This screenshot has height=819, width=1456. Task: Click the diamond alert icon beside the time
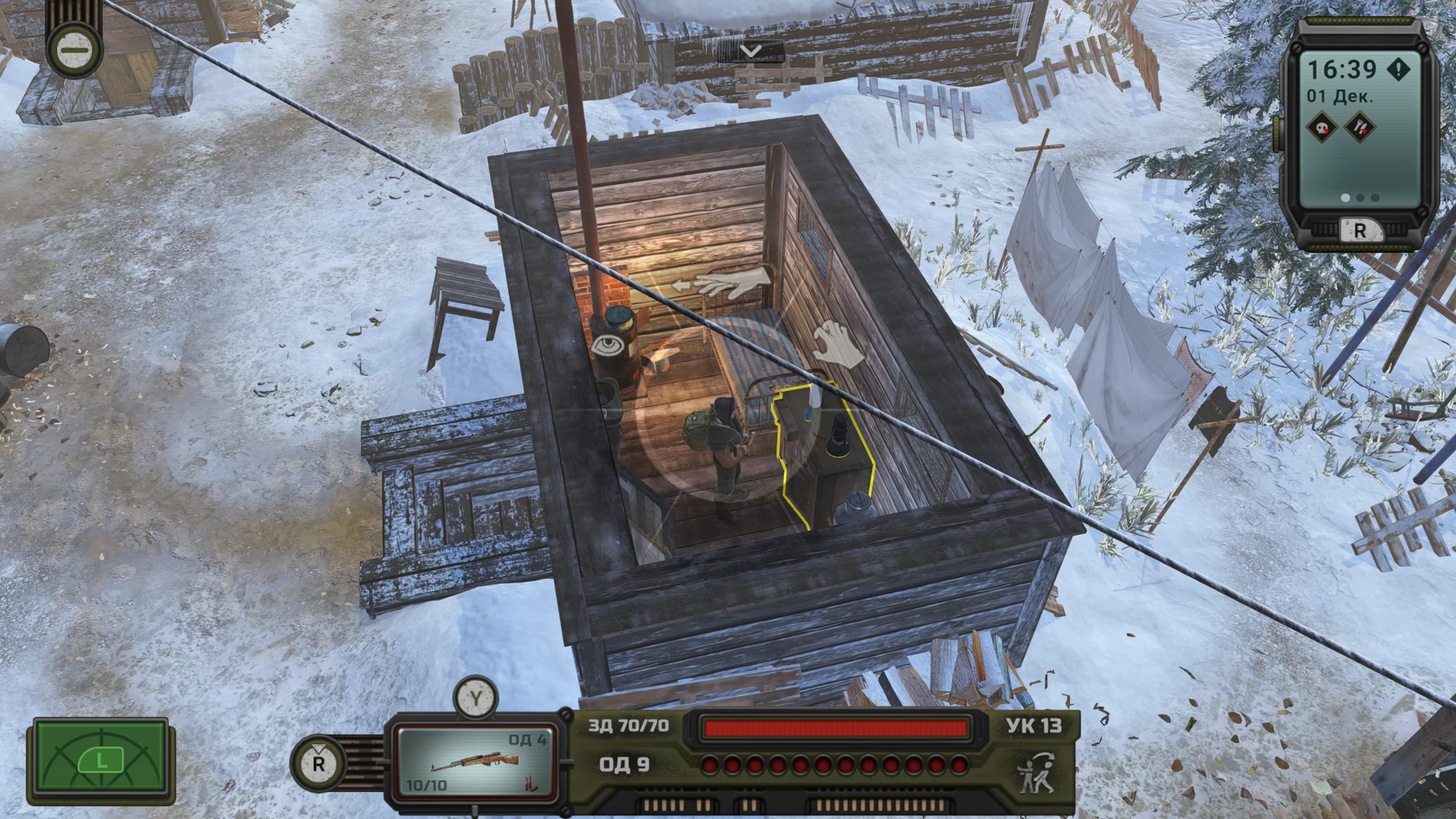1398,69
